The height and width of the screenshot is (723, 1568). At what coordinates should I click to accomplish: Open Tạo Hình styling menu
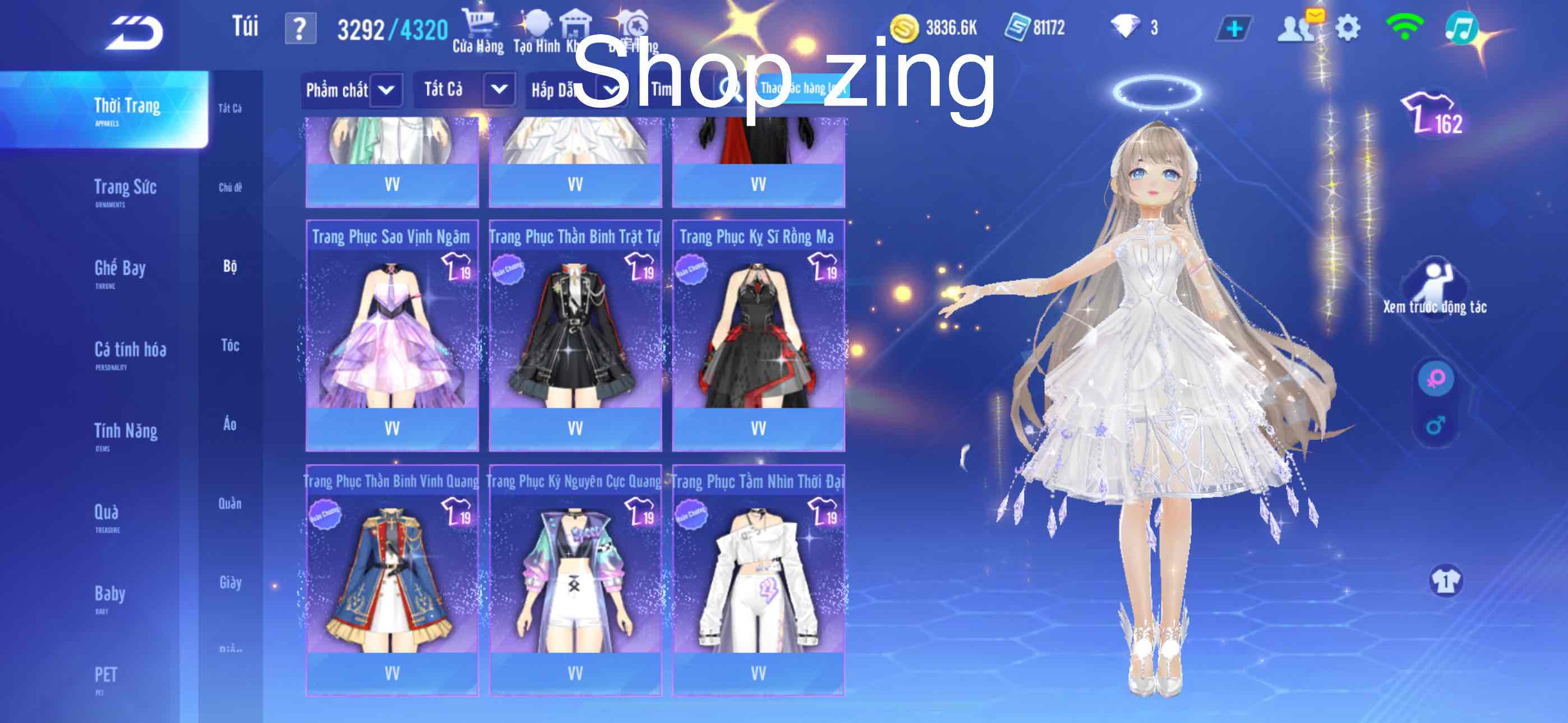tap(536, 31)
